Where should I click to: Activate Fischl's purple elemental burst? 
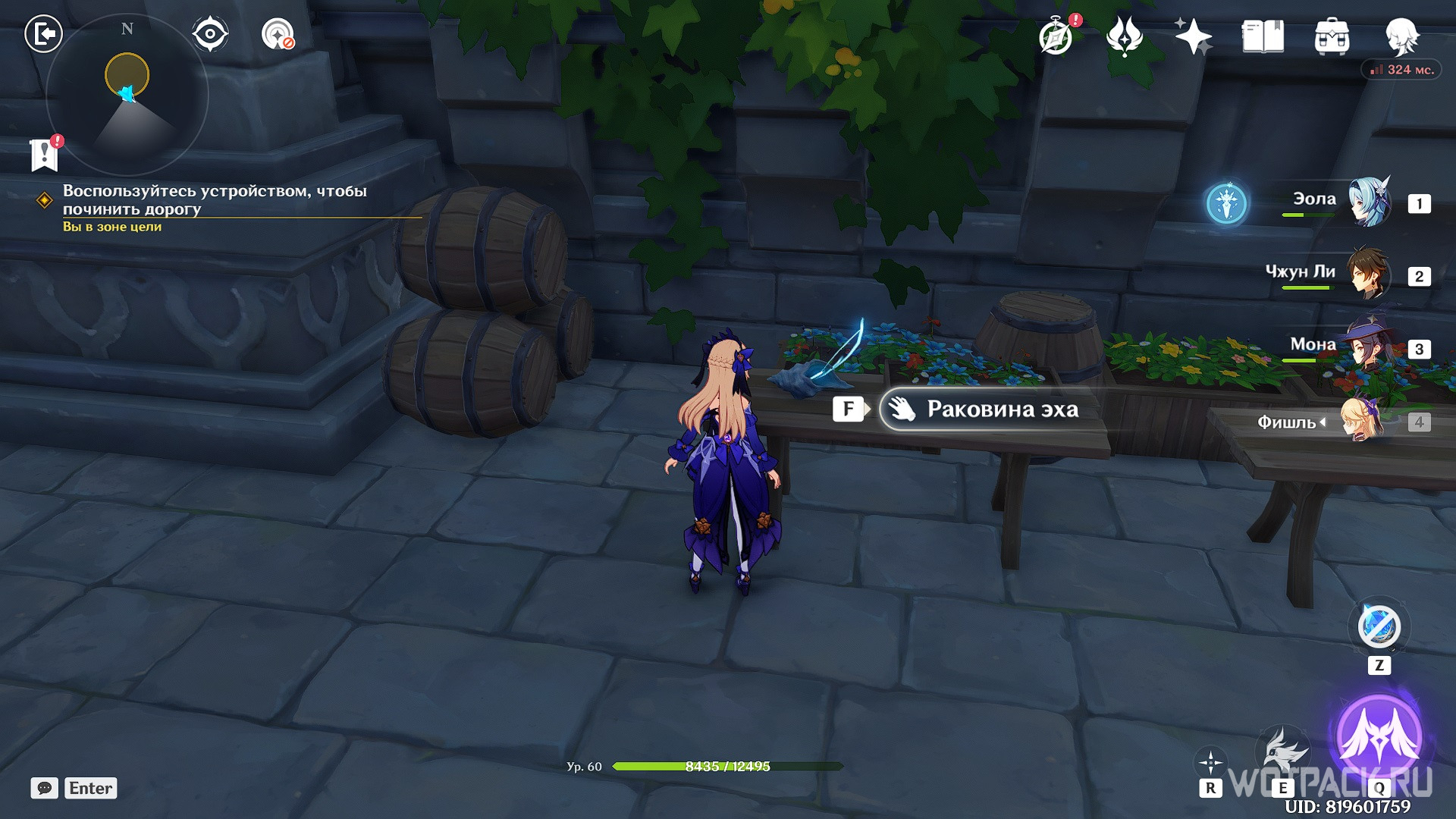(x=1379, y=736)
